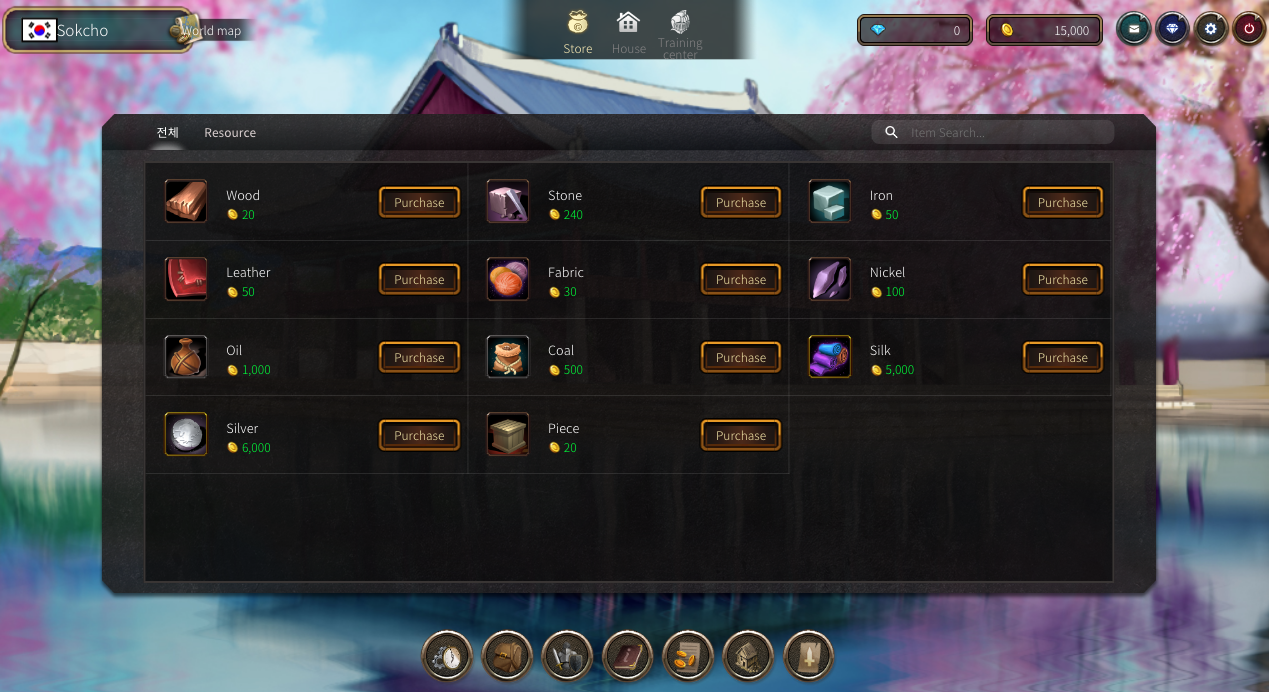Go to the House section

pos(628,33)
